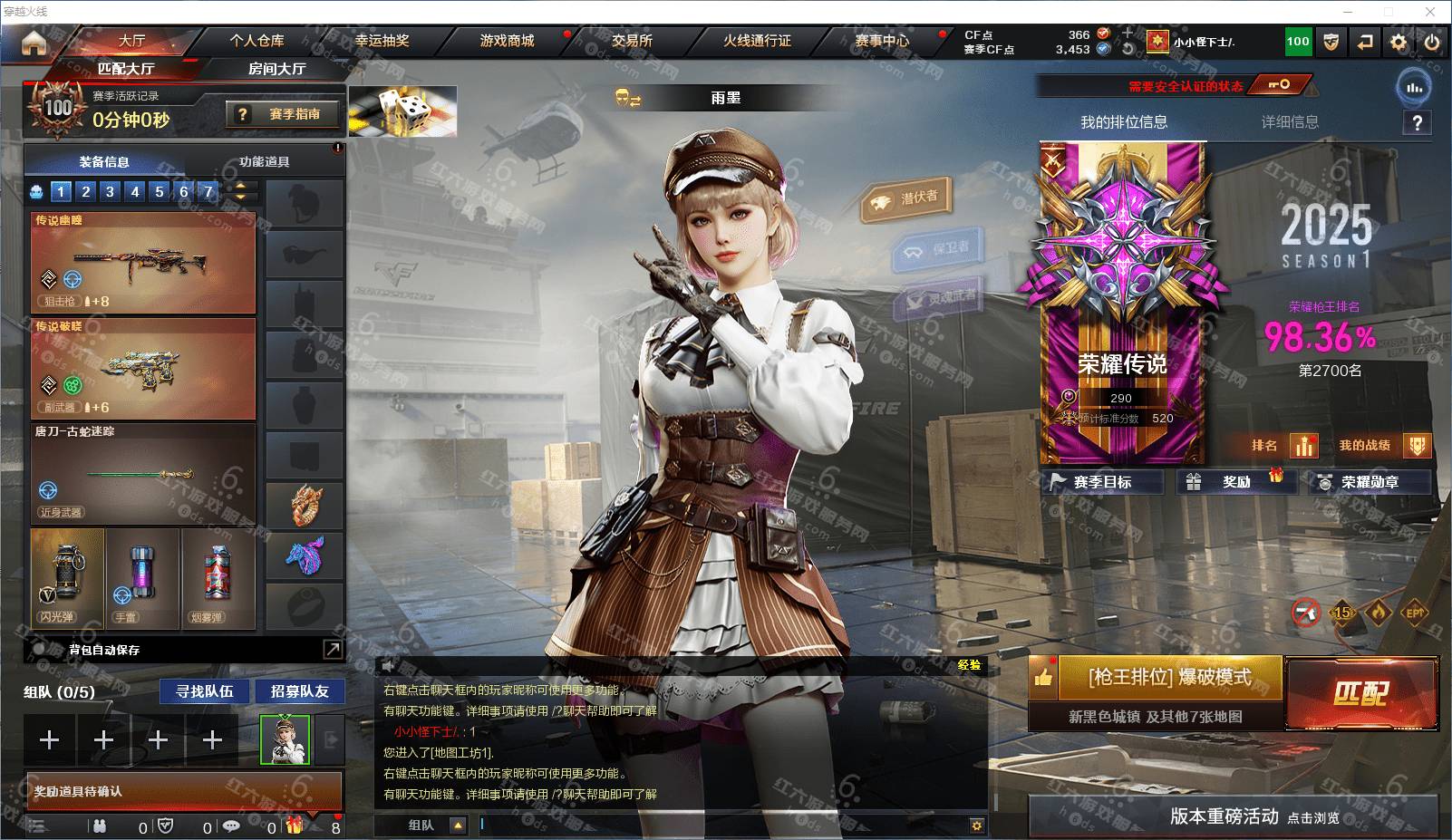The image size is (1452, 840).
Task: View the 荣耀勋章 honor medals
Action: pos(1370,482)
